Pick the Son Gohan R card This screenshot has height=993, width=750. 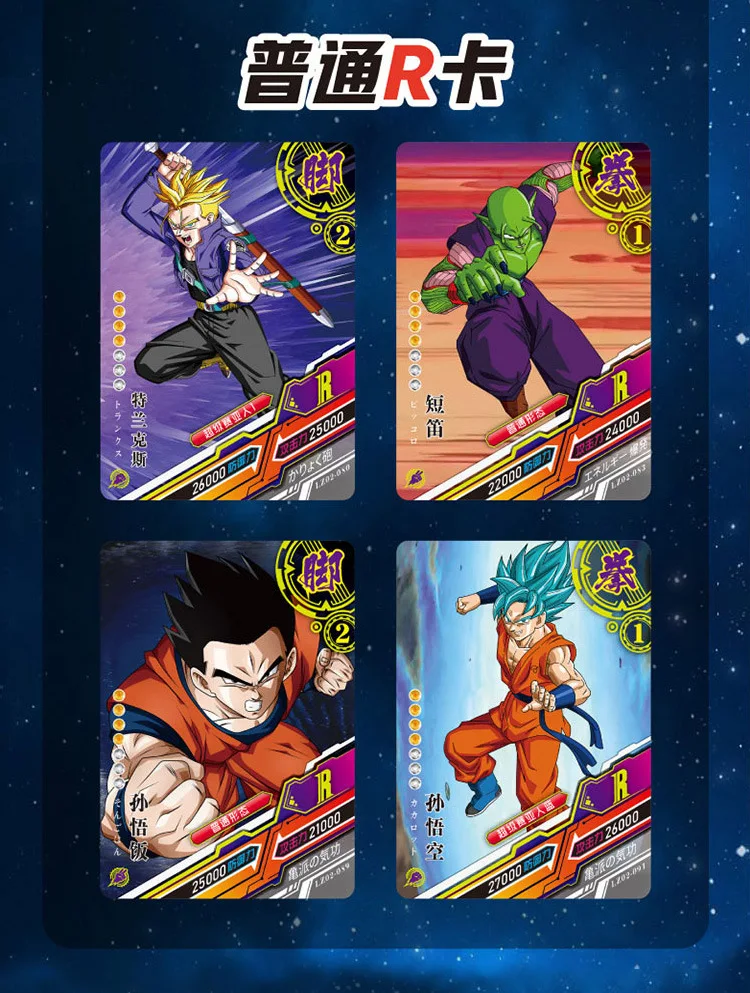pyautogui.click(x=227, y=718)
